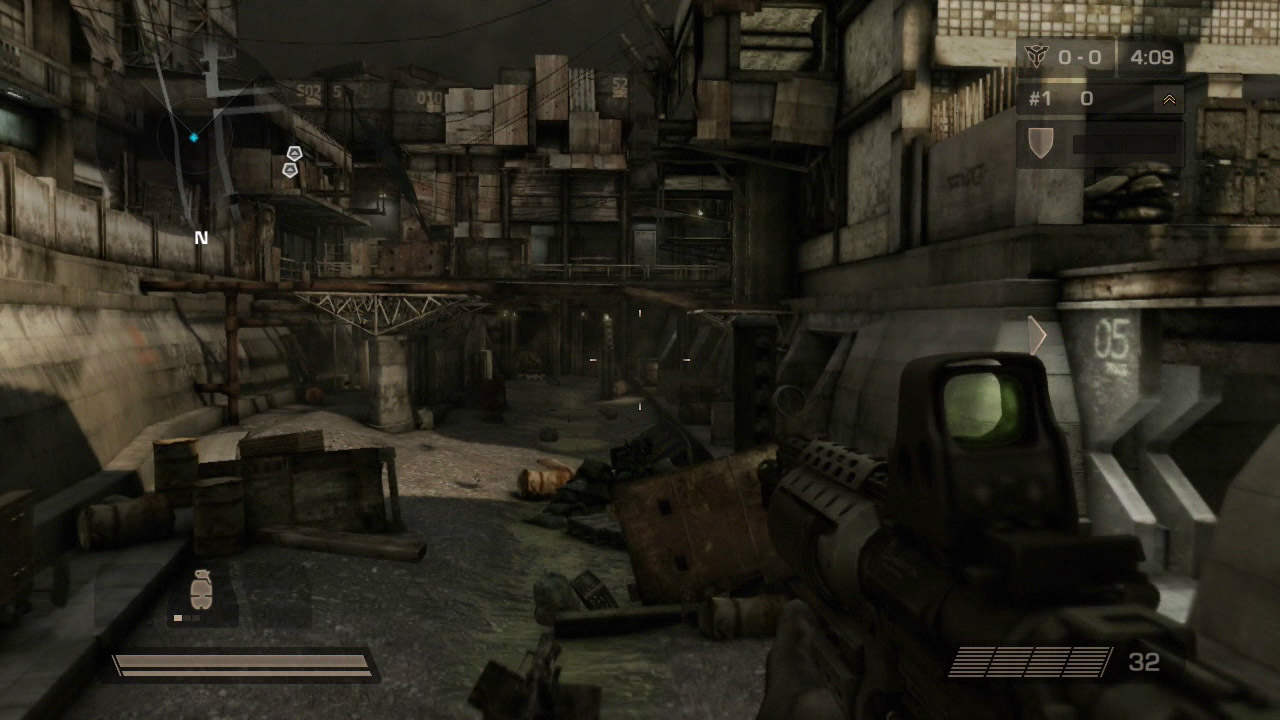Click the faction emblem beside the score
The height and width of the screenshot is (720, 1280).
pyautogui.click(x=1035, y=57)
